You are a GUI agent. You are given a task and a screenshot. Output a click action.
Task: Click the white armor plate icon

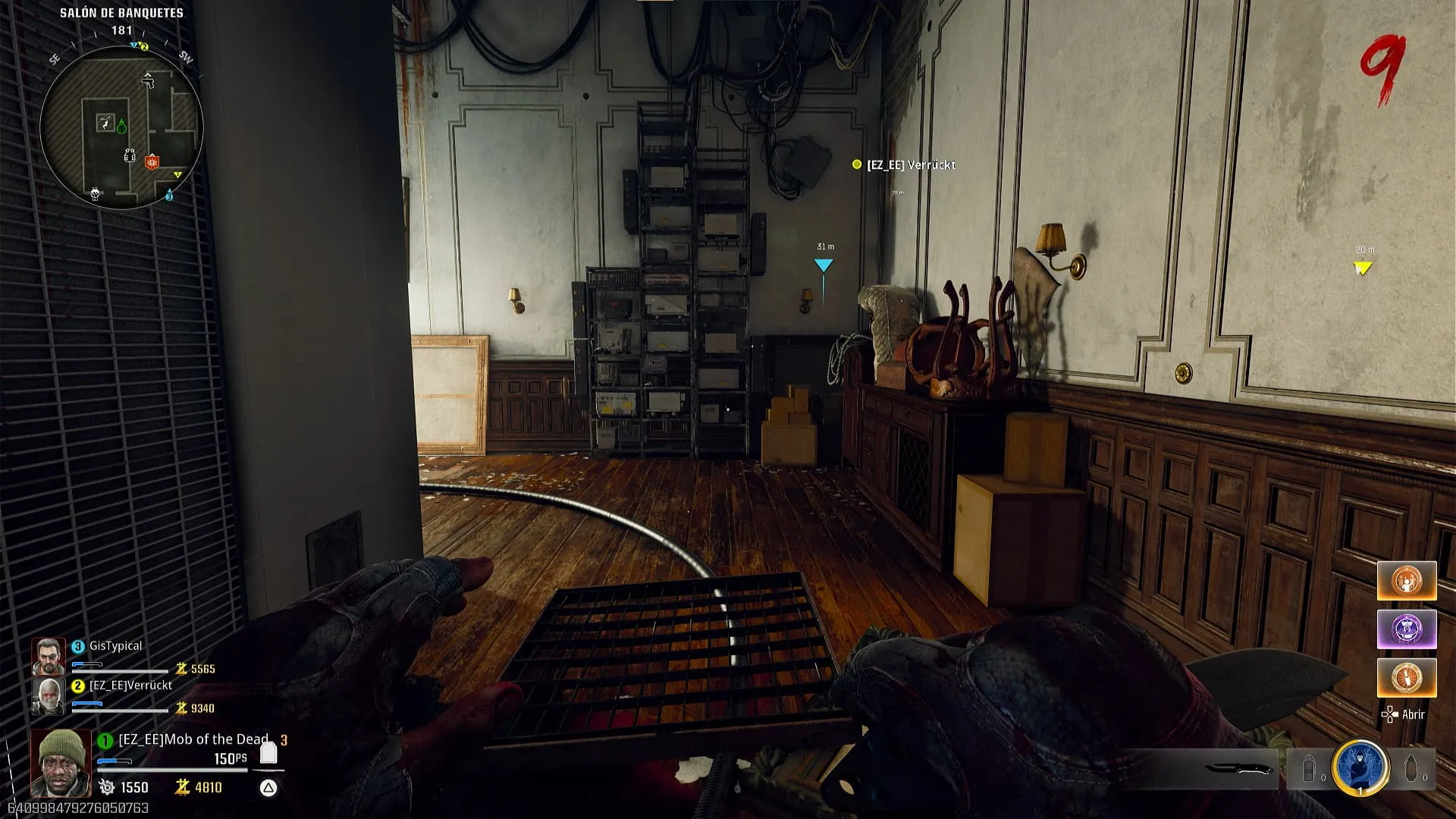[268, 752]
